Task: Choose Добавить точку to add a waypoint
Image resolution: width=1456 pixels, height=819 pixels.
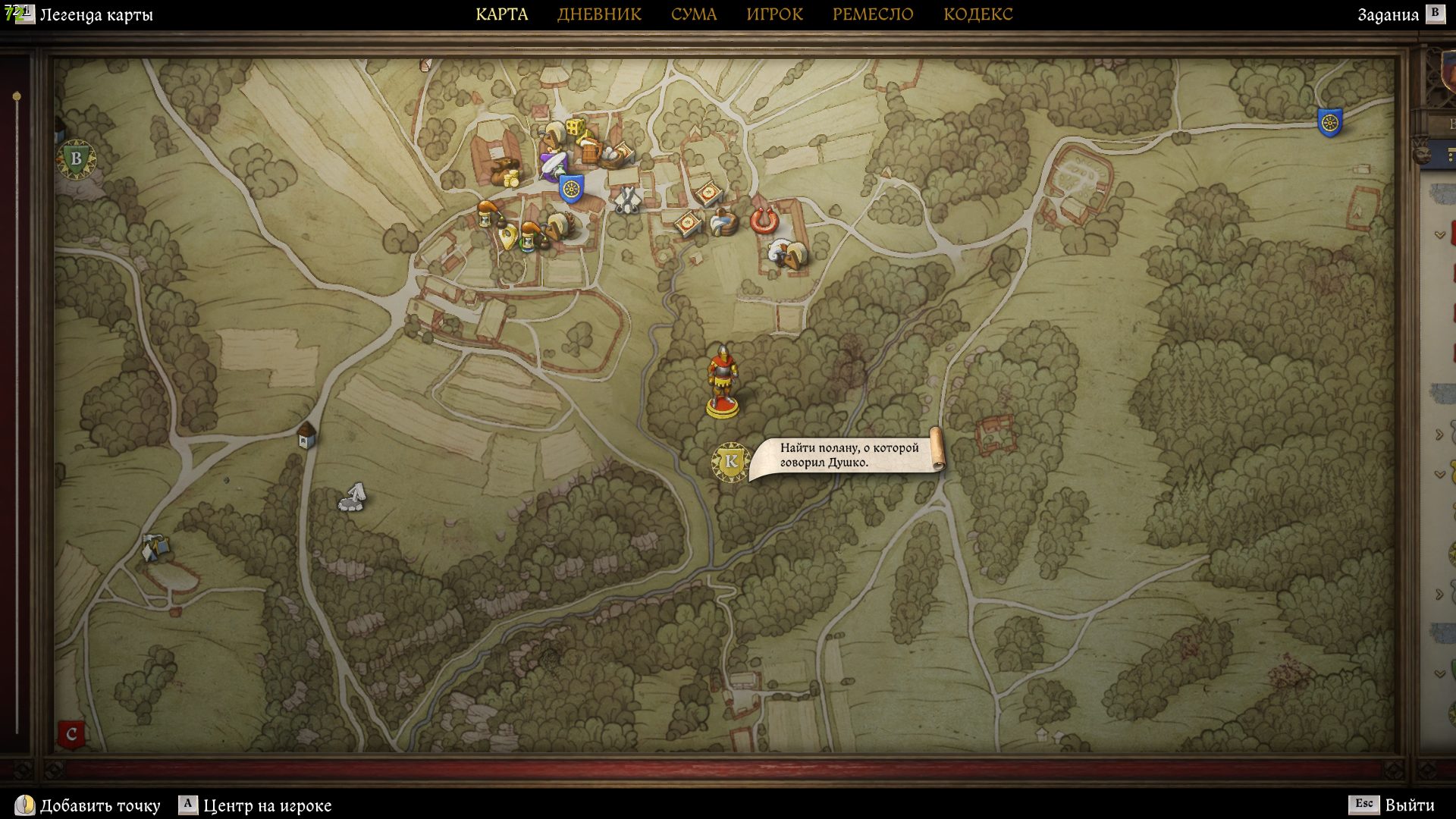Action: click(99, 805)
